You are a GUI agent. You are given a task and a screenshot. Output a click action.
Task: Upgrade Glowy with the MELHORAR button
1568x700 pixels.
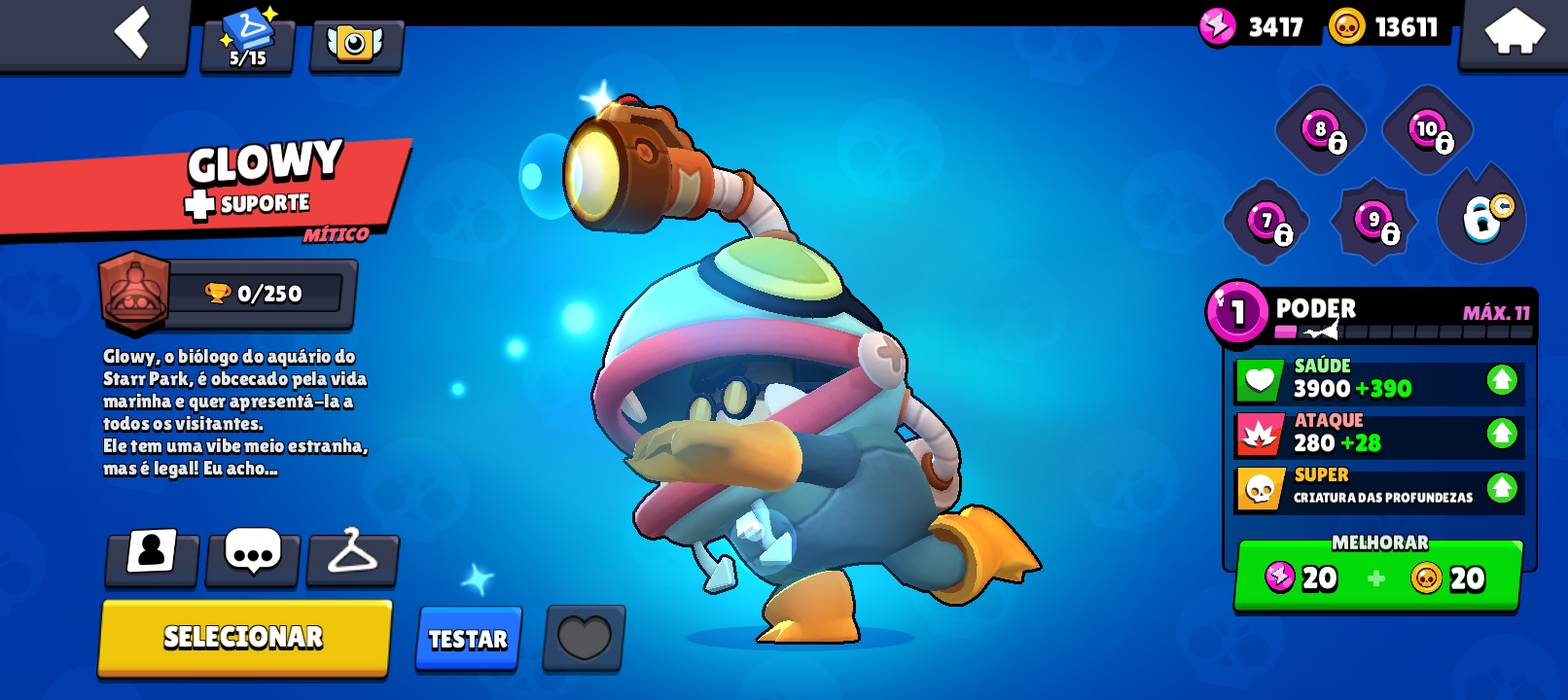coord(1377,577)
